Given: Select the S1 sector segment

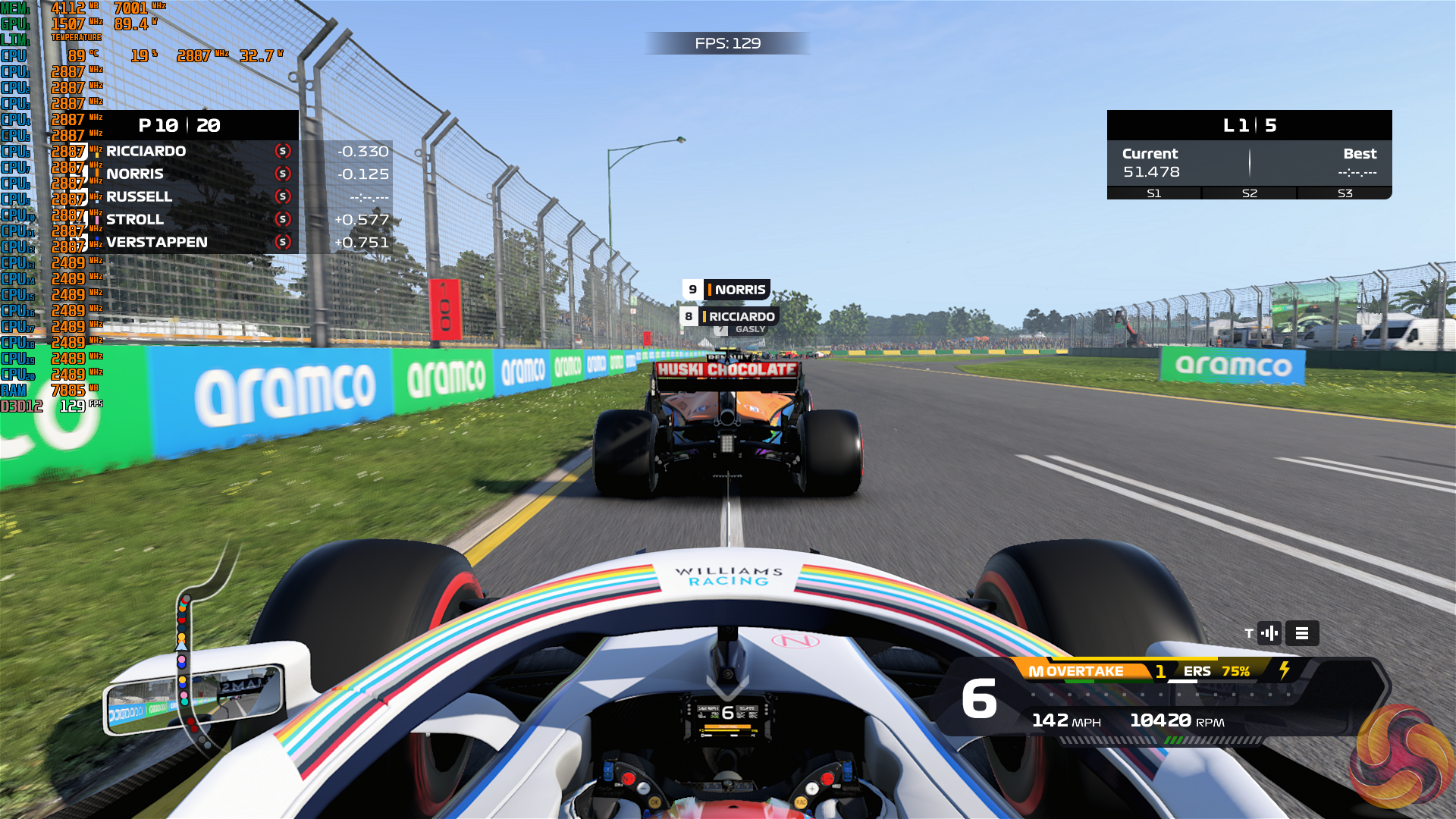Looking at the screenshot, I should tap(1154, 193).
